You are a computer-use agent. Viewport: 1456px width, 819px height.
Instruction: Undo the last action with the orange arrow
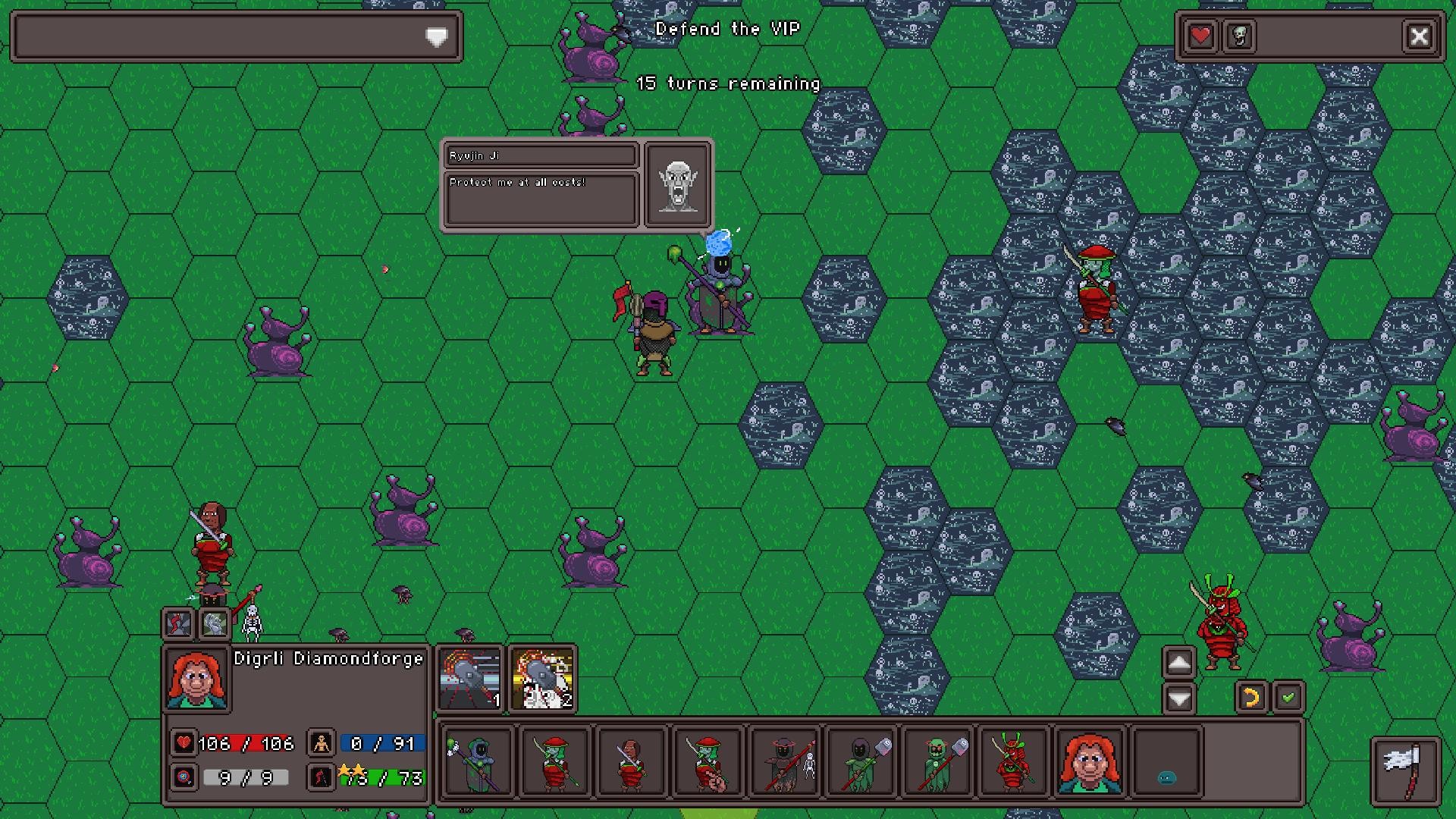click(x=1250, y=698)
